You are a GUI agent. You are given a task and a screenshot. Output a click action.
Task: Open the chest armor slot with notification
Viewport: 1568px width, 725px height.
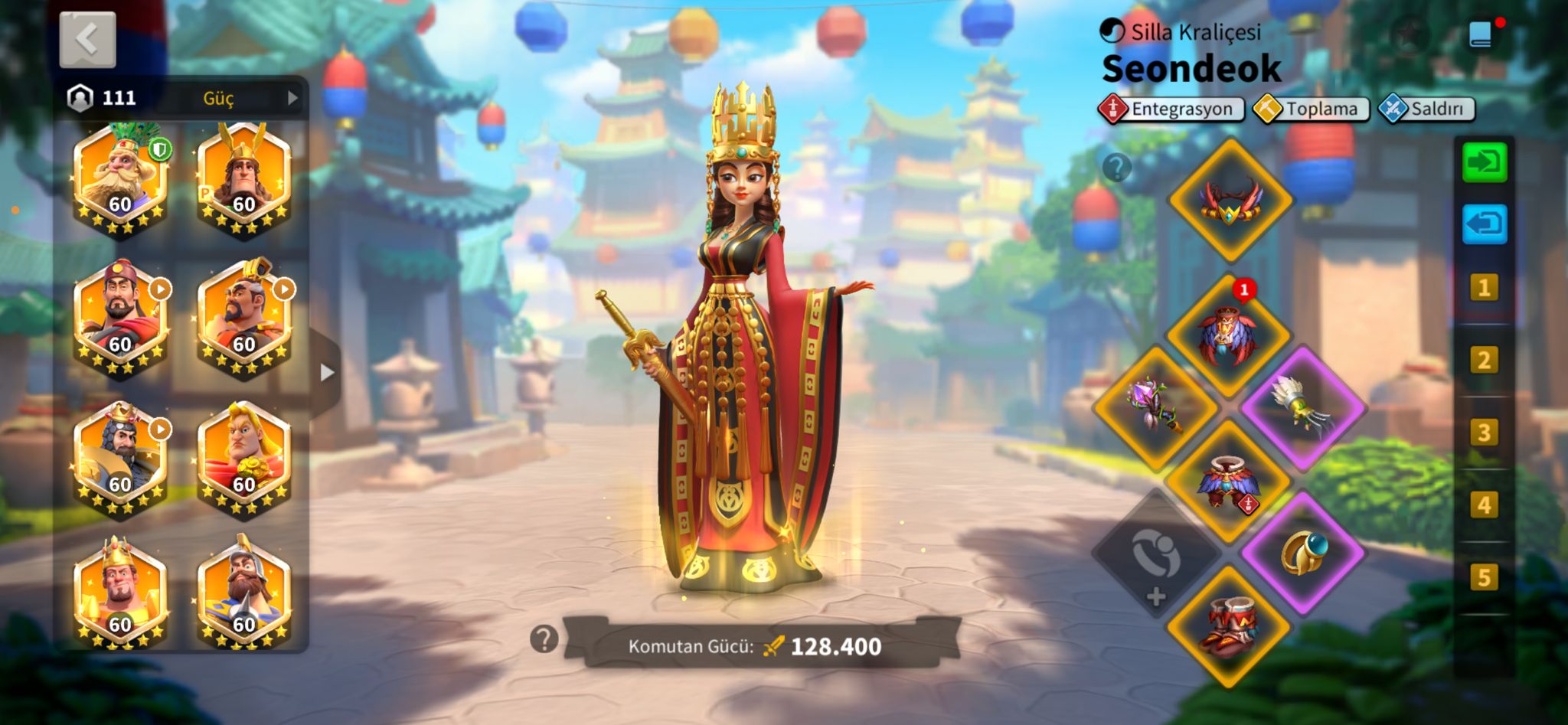(1228, 335)
